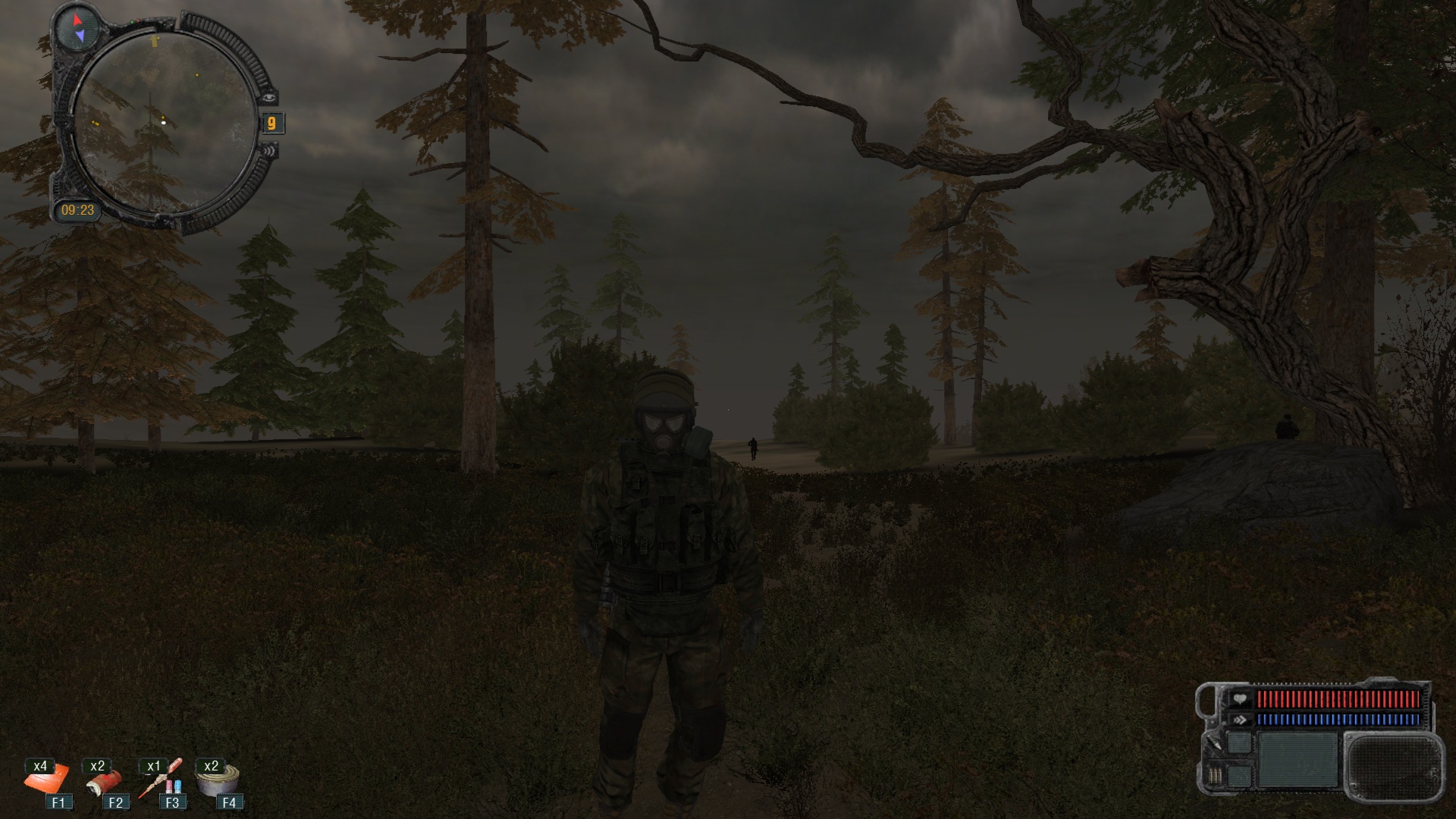Click the 09:23 game clock display

coord(79,210)
